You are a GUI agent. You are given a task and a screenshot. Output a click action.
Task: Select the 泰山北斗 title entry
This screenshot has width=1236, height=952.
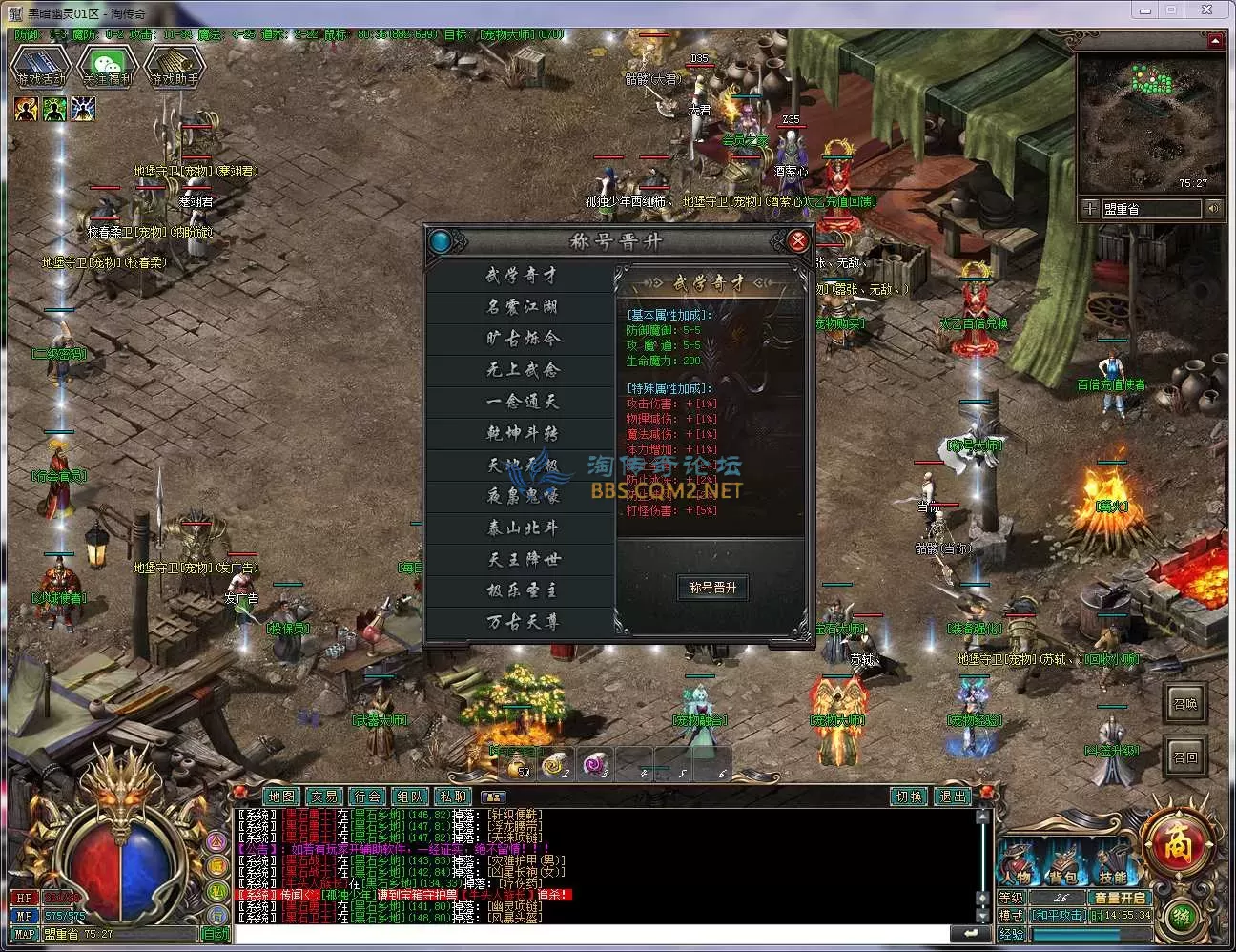[x=521, y=528]
